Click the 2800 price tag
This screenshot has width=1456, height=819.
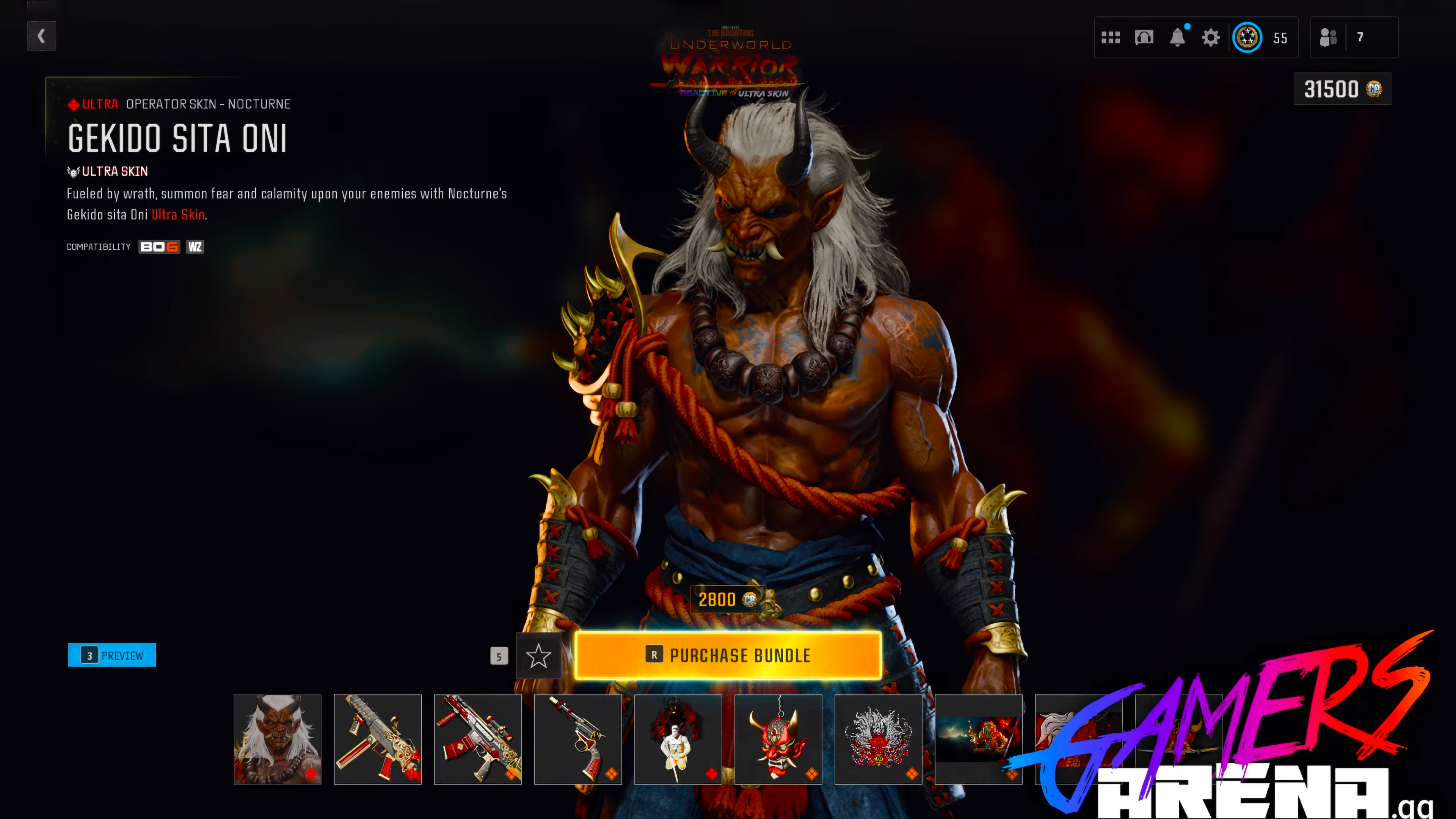728,600
